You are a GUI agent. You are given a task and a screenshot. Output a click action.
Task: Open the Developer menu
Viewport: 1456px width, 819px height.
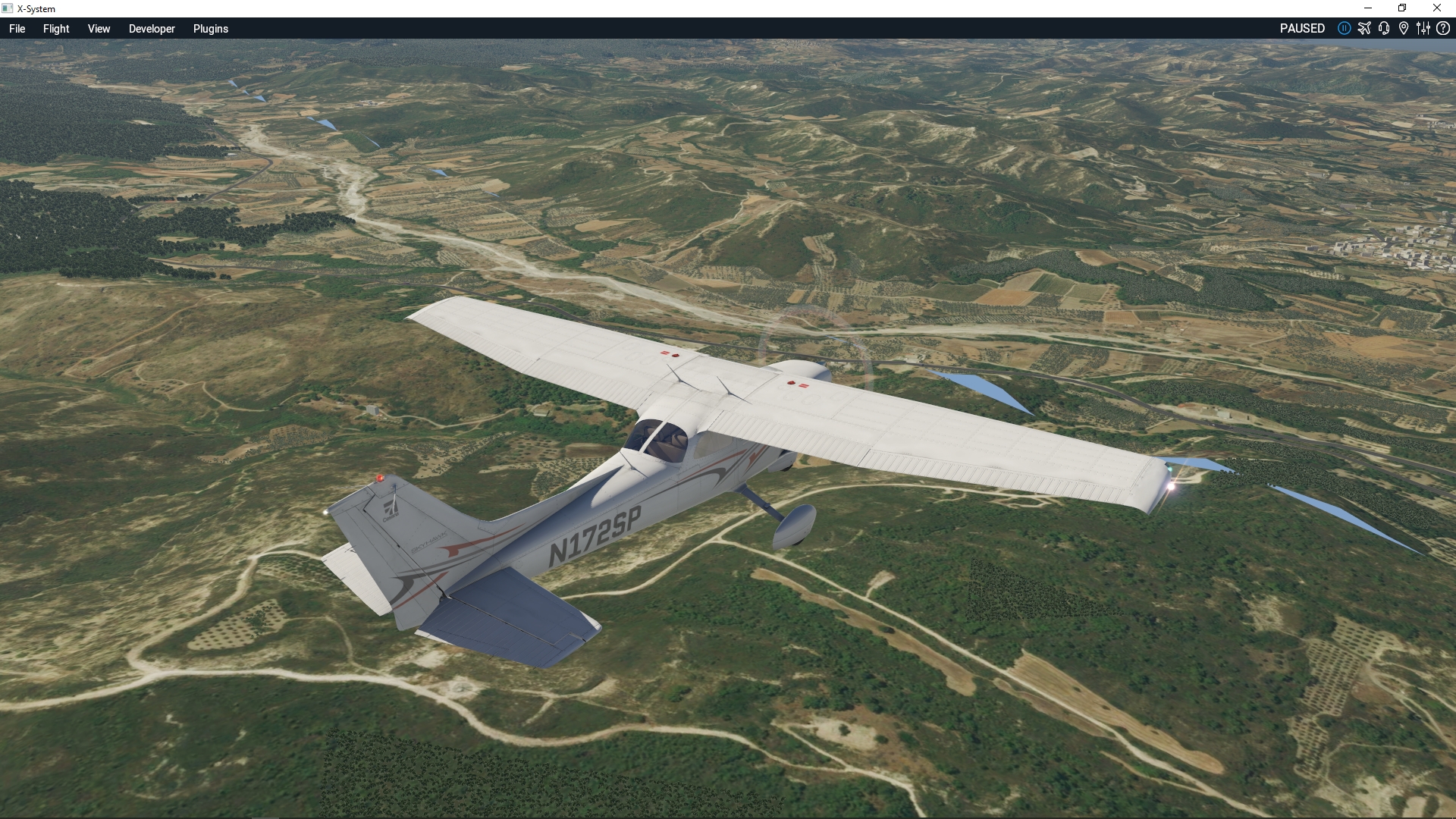152,29
